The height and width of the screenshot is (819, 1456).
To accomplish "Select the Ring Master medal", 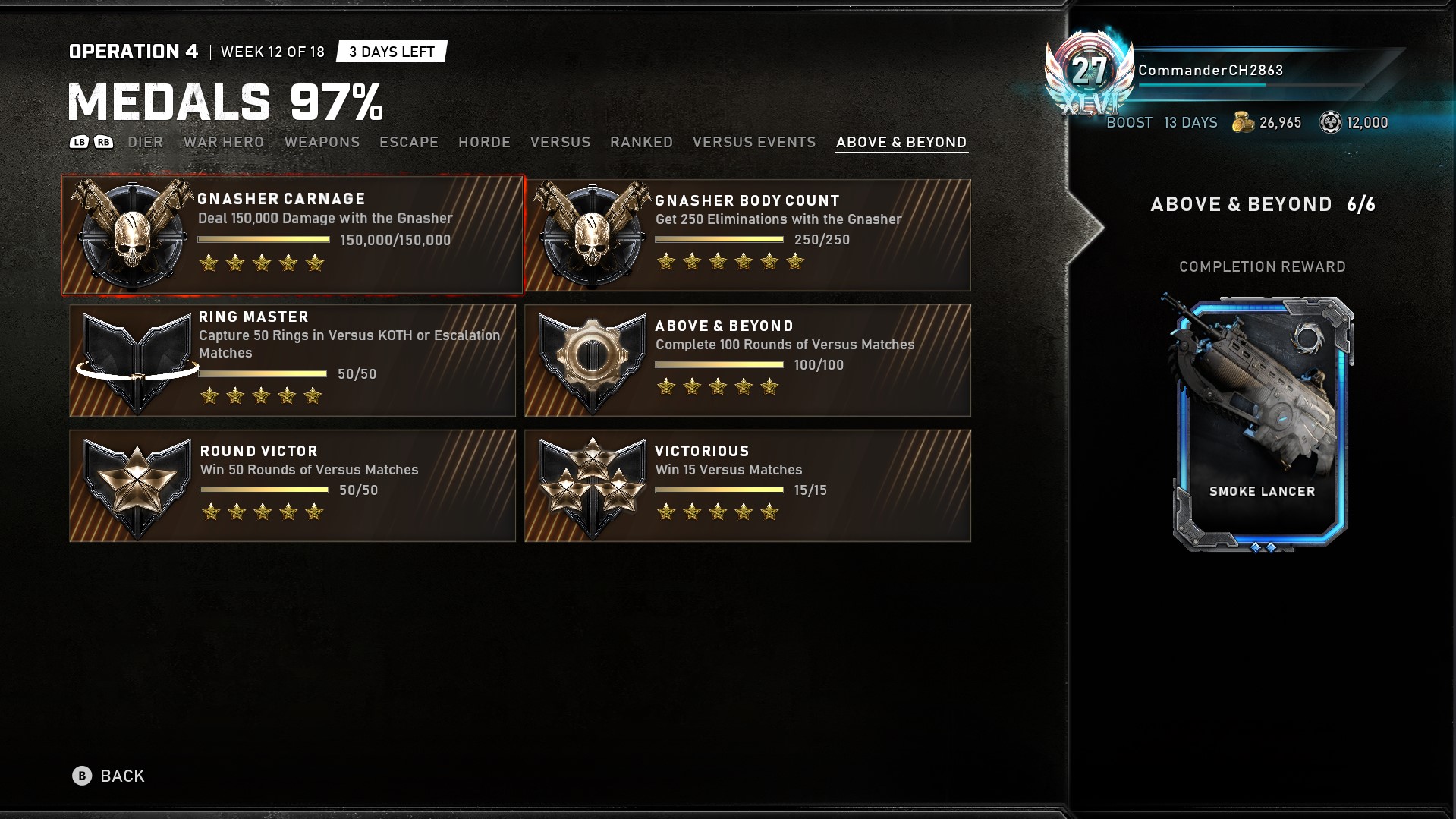I will [293, 361].
